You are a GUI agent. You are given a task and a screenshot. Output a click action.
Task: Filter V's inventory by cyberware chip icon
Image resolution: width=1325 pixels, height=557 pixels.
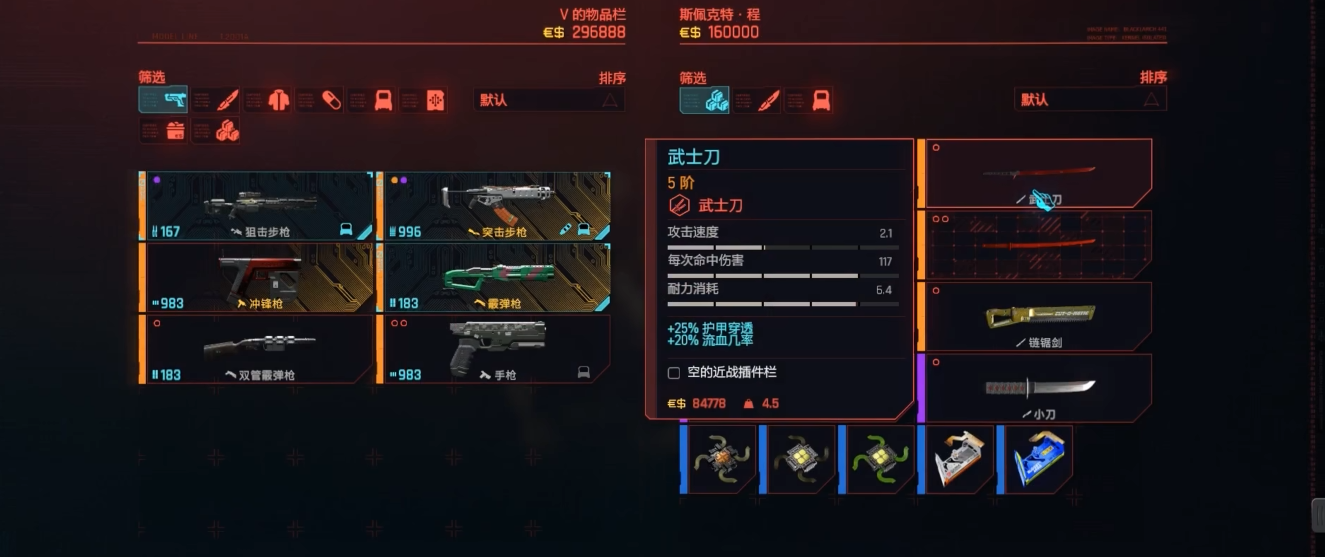click(423, 100)
